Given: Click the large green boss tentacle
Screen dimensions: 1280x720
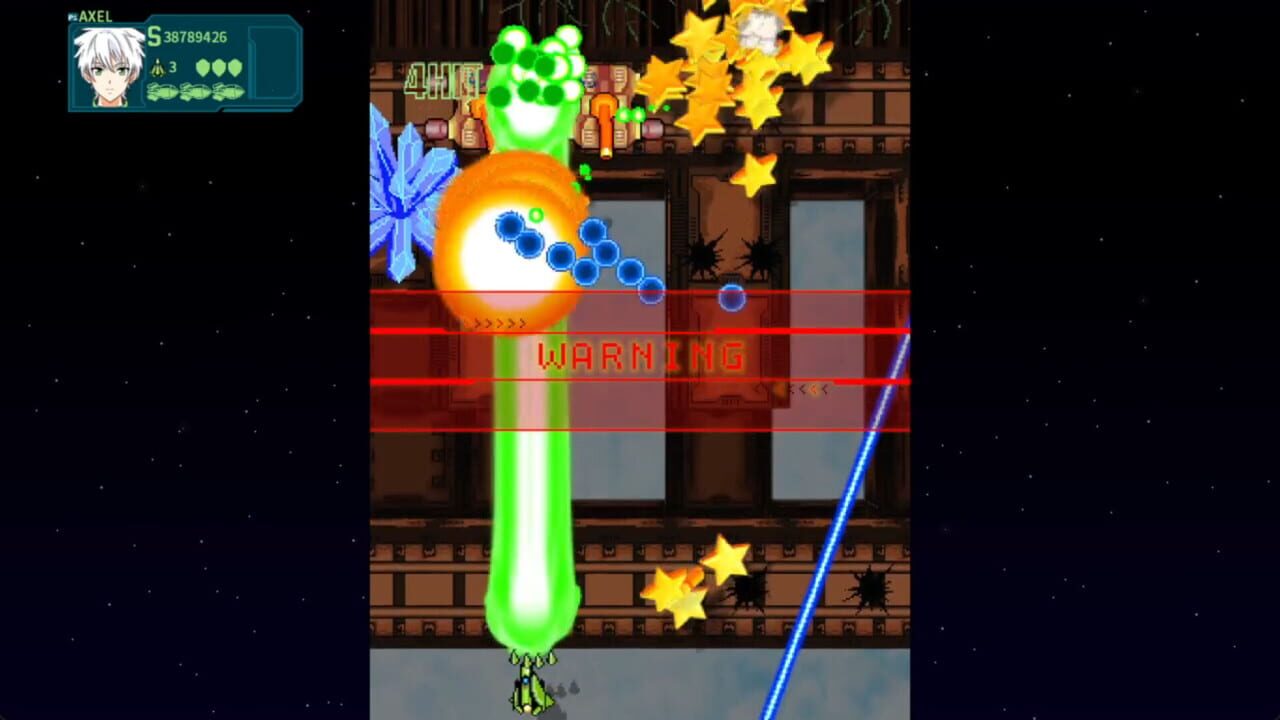Looking at the screenshot, I should pos(530,480).
